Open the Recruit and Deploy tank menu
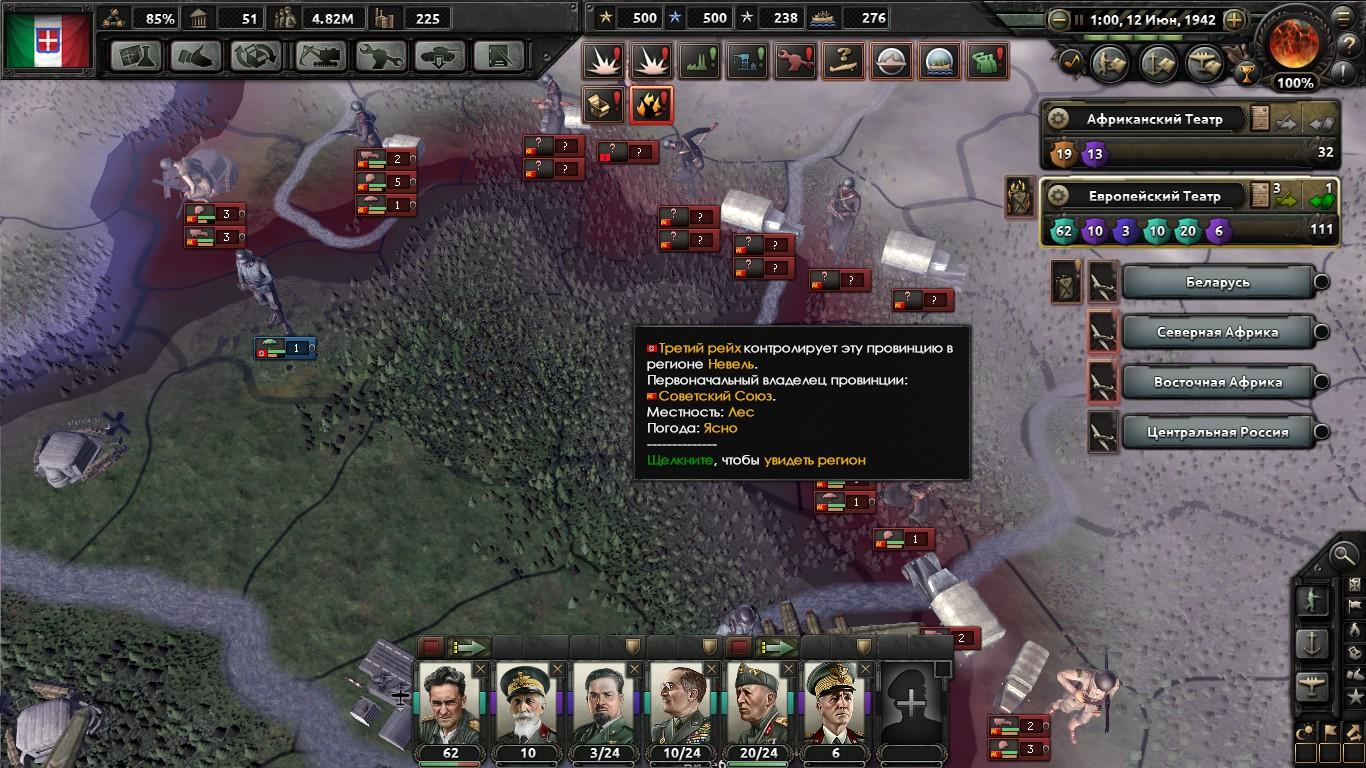 pos(440,56)
